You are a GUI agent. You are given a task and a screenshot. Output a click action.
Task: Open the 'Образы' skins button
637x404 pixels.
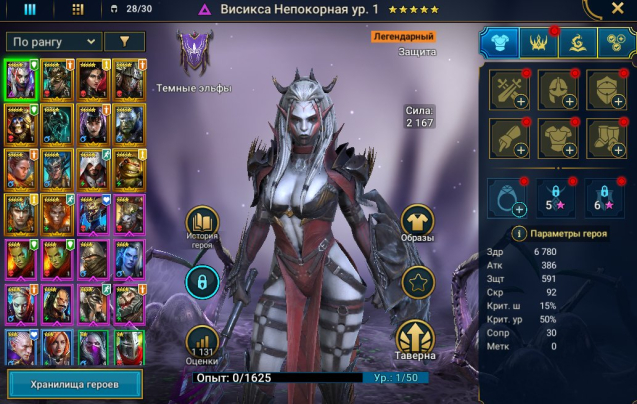coord(417,227)
